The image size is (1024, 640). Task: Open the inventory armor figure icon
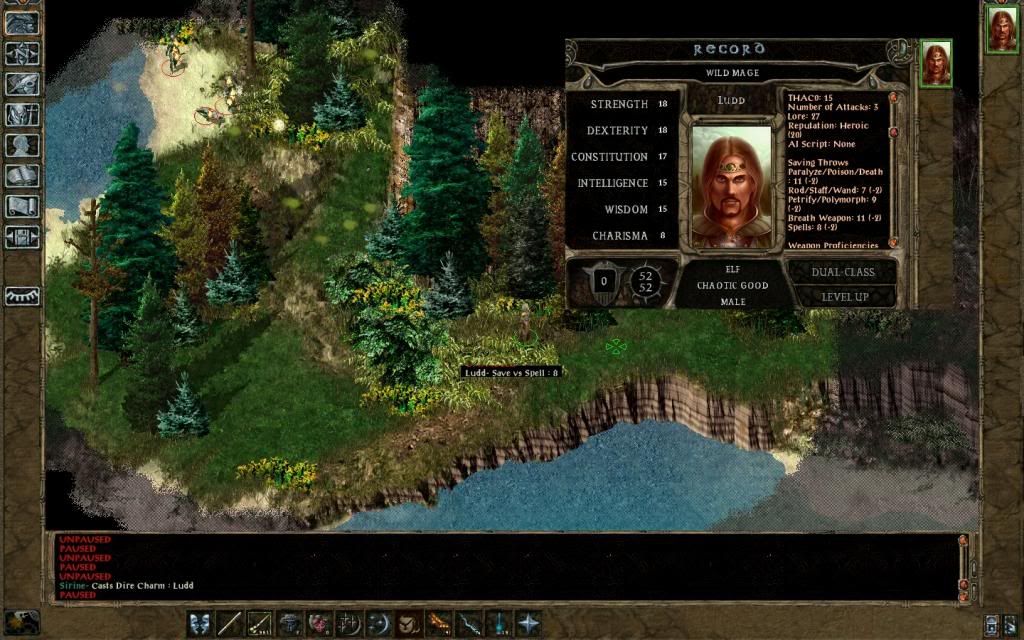(22, 114)
